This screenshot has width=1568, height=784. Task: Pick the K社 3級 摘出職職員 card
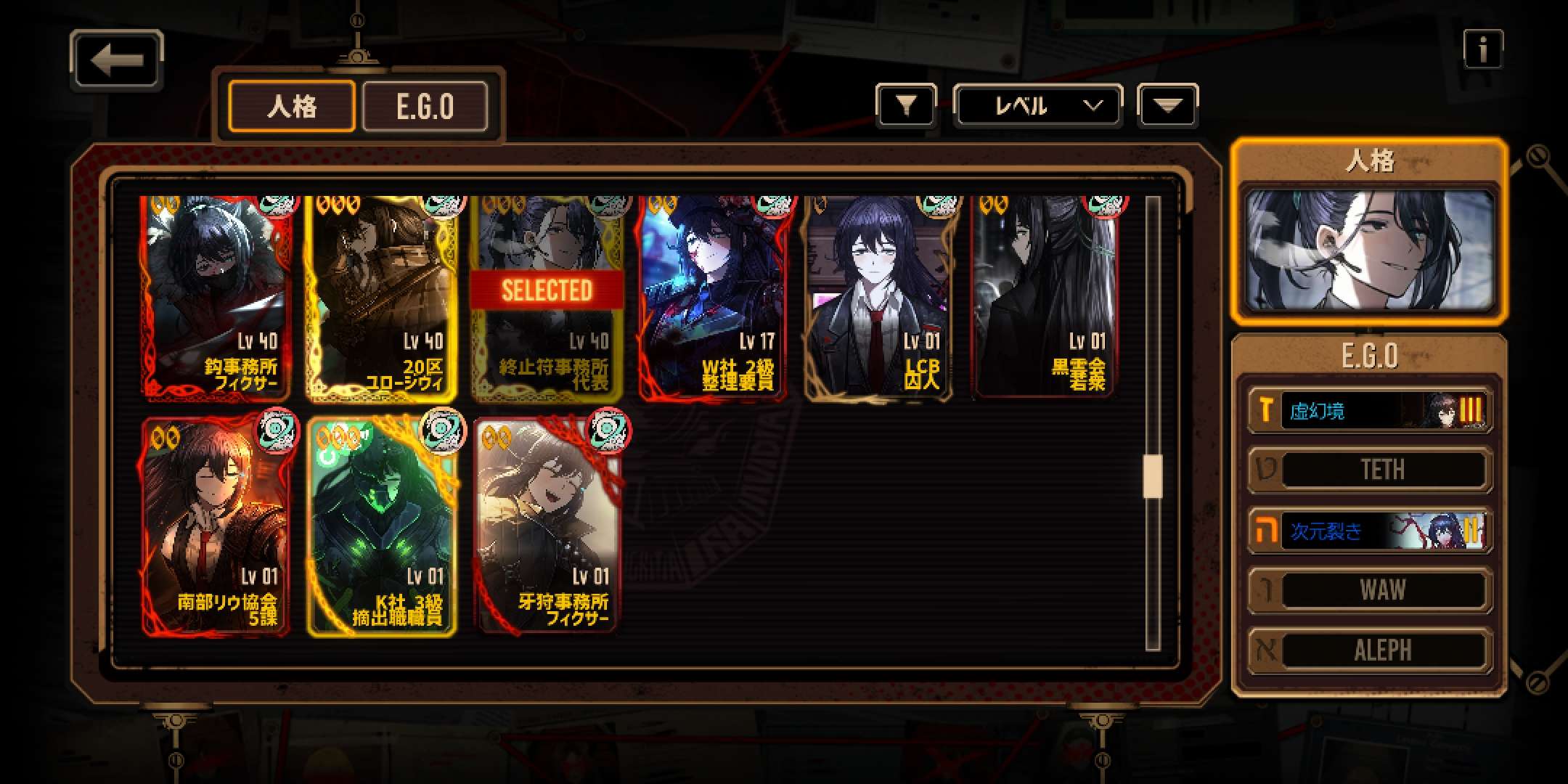tap(382, 527)
